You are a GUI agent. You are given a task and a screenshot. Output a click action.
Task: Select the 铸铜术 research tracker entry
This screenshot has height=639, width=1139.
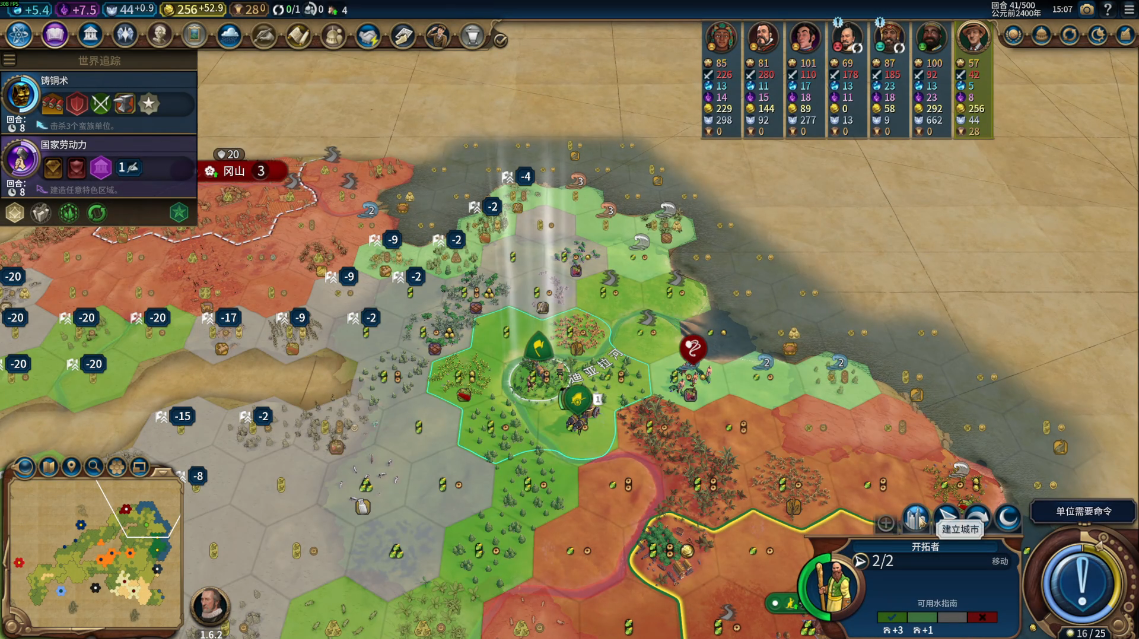coord(98,102)
